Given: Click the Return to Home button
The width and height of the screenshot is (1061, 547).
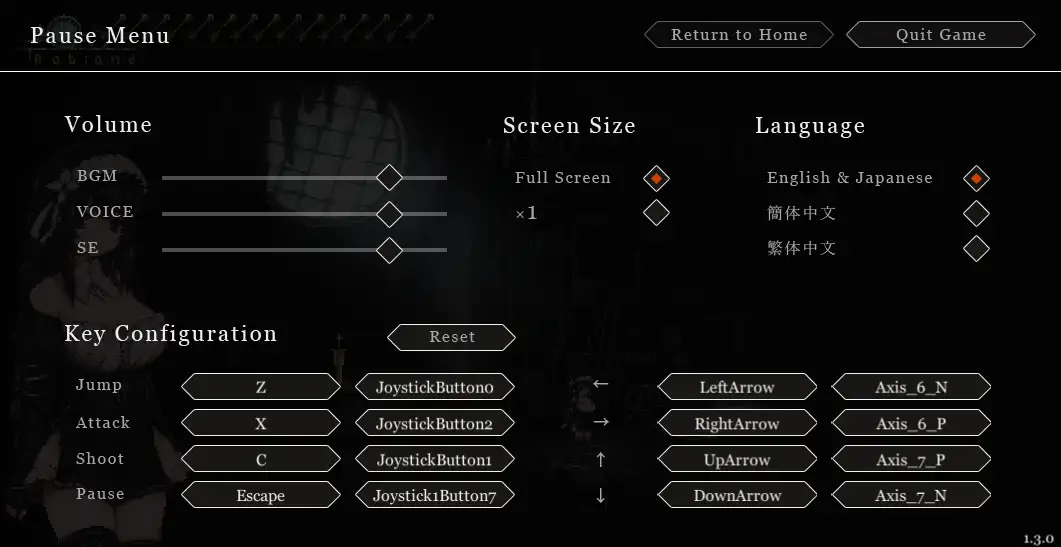Looking at the screenshot, I should coord(739,35).
